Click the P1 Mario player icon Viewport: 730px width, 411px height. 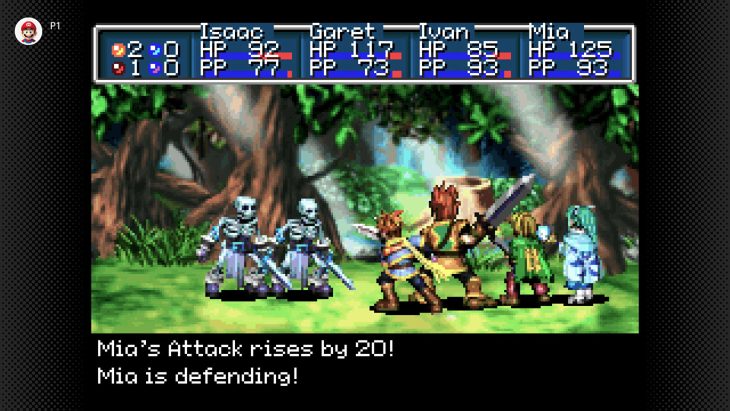[28, 30]
